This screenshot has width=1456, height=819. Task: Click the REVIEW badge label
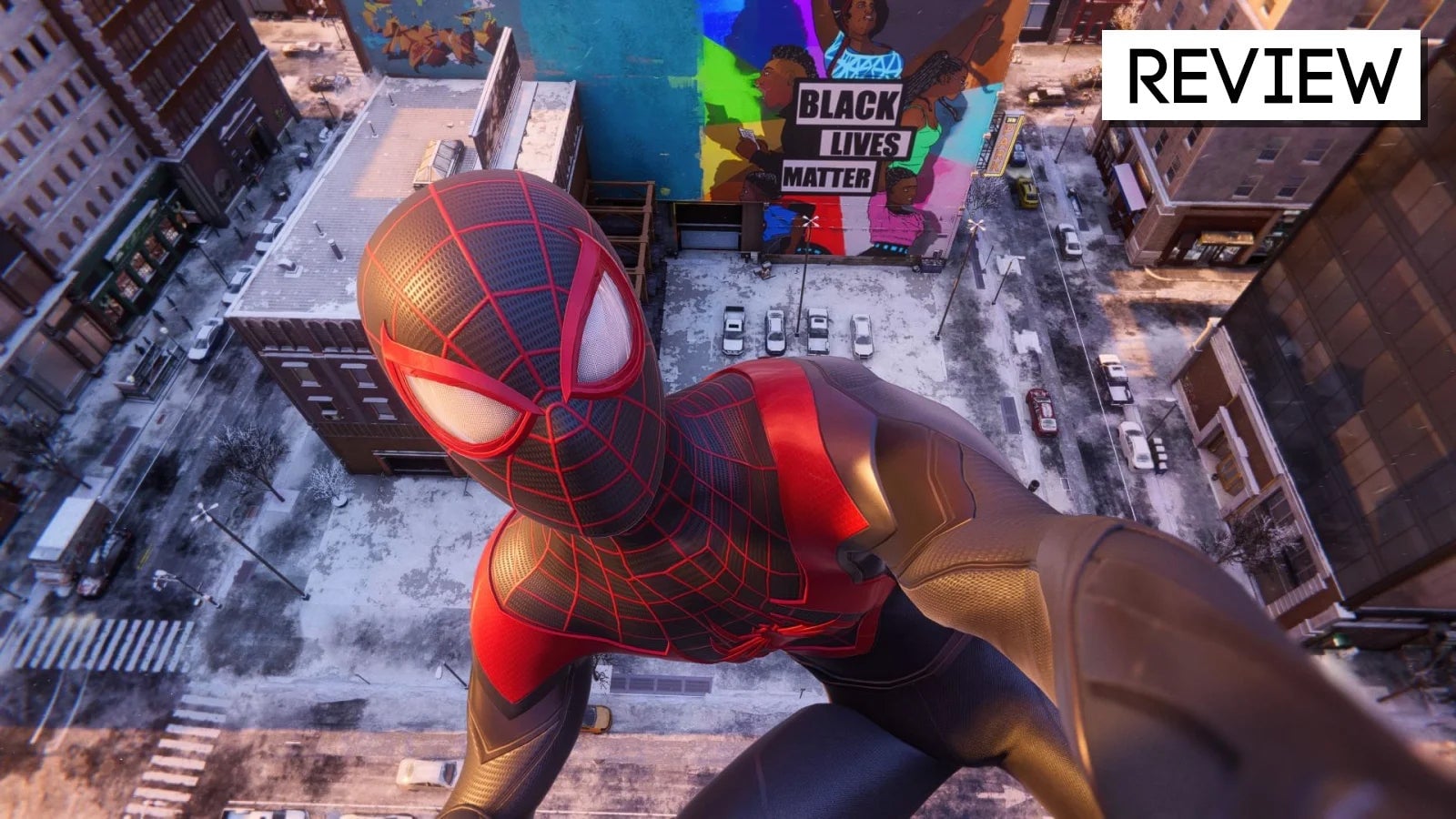point(1260,76)
